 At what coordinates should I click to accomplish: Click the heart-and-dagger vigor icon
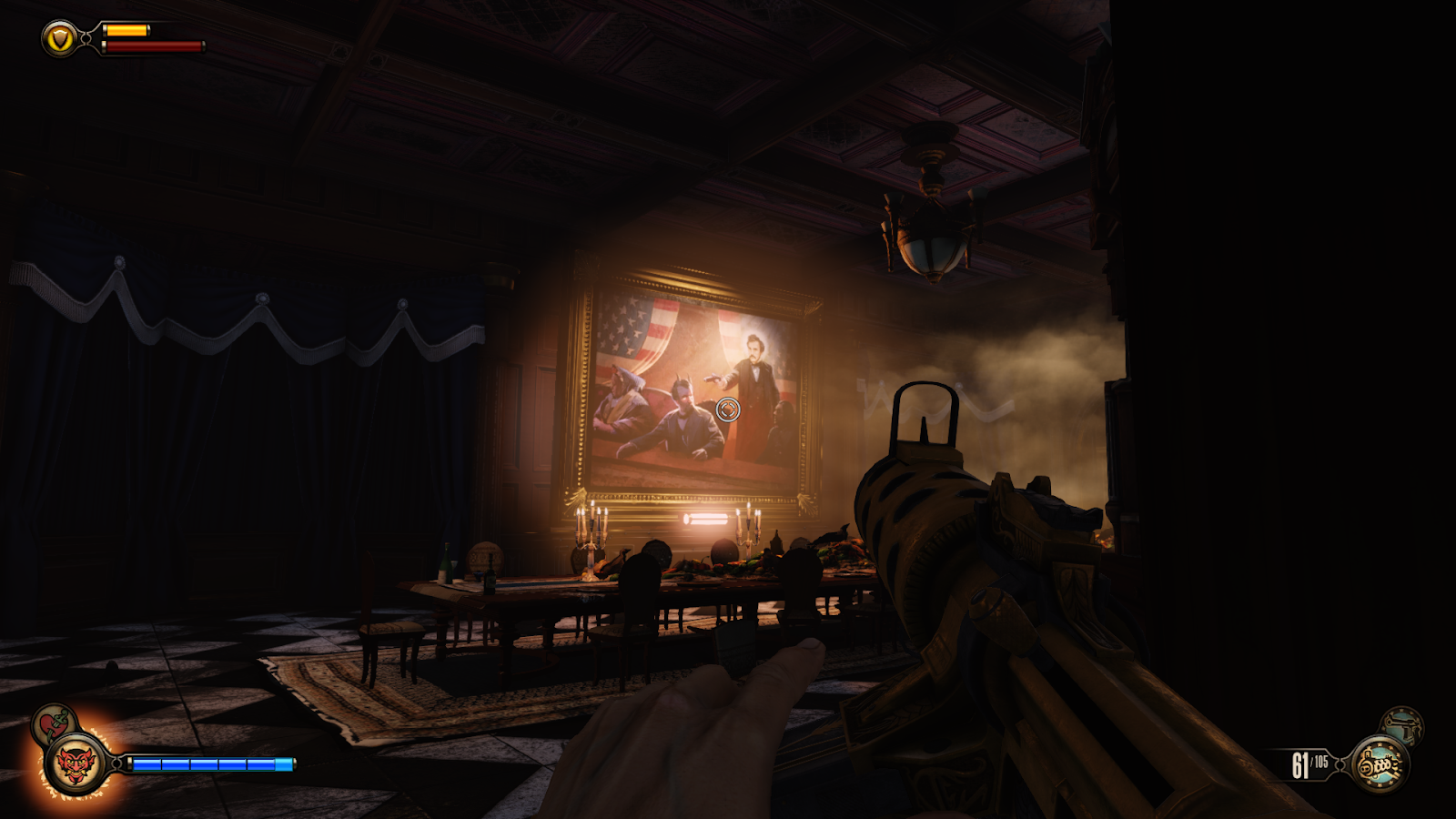(x=51, y=723)
